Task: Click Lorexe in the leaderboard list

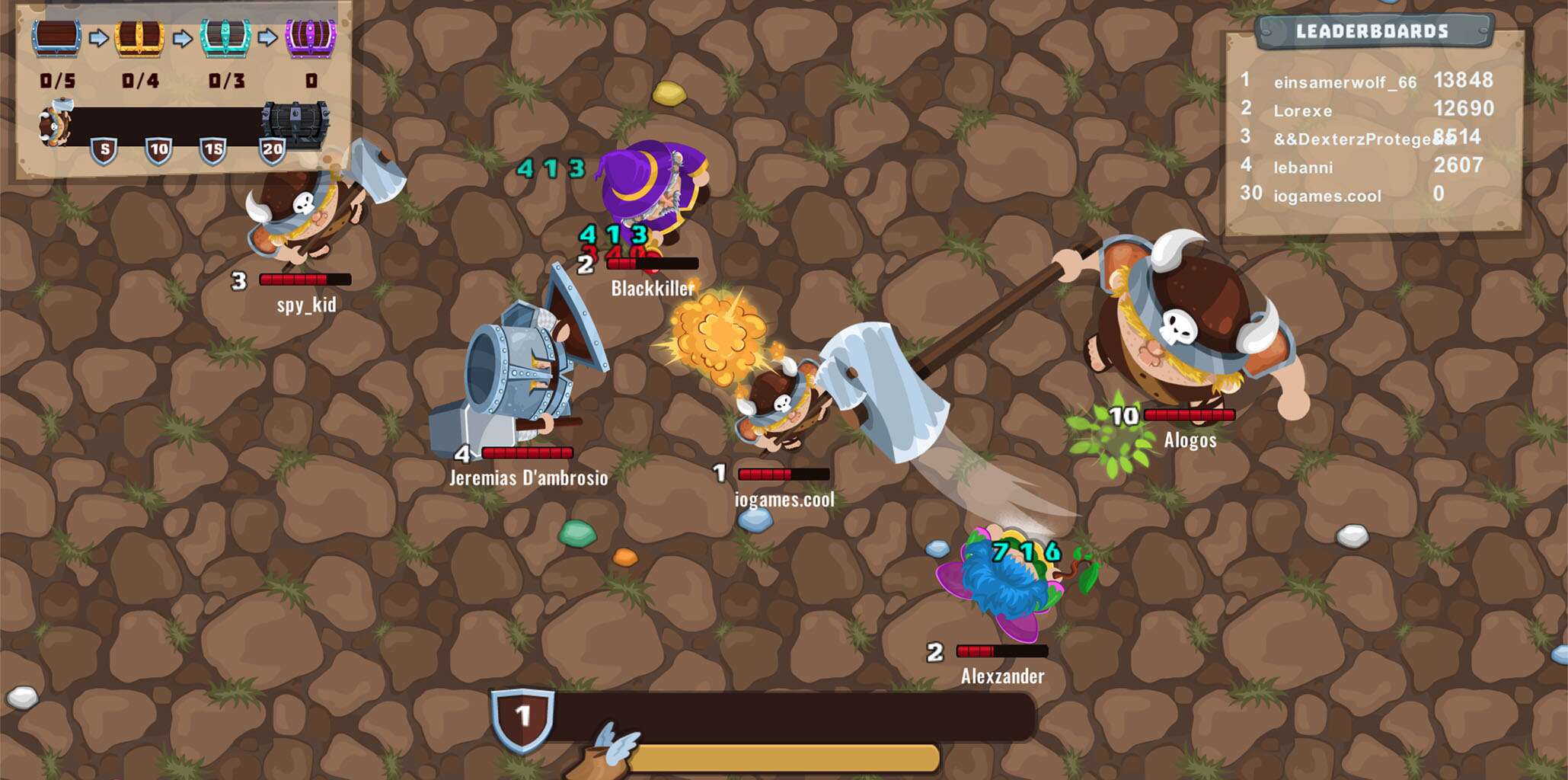Action: coord(1303,110)
